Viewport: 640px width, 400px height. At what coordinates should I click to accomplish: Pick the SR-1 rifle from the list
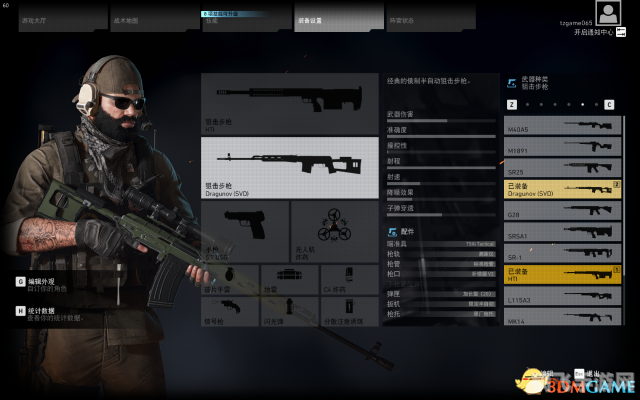click(563, 253)
